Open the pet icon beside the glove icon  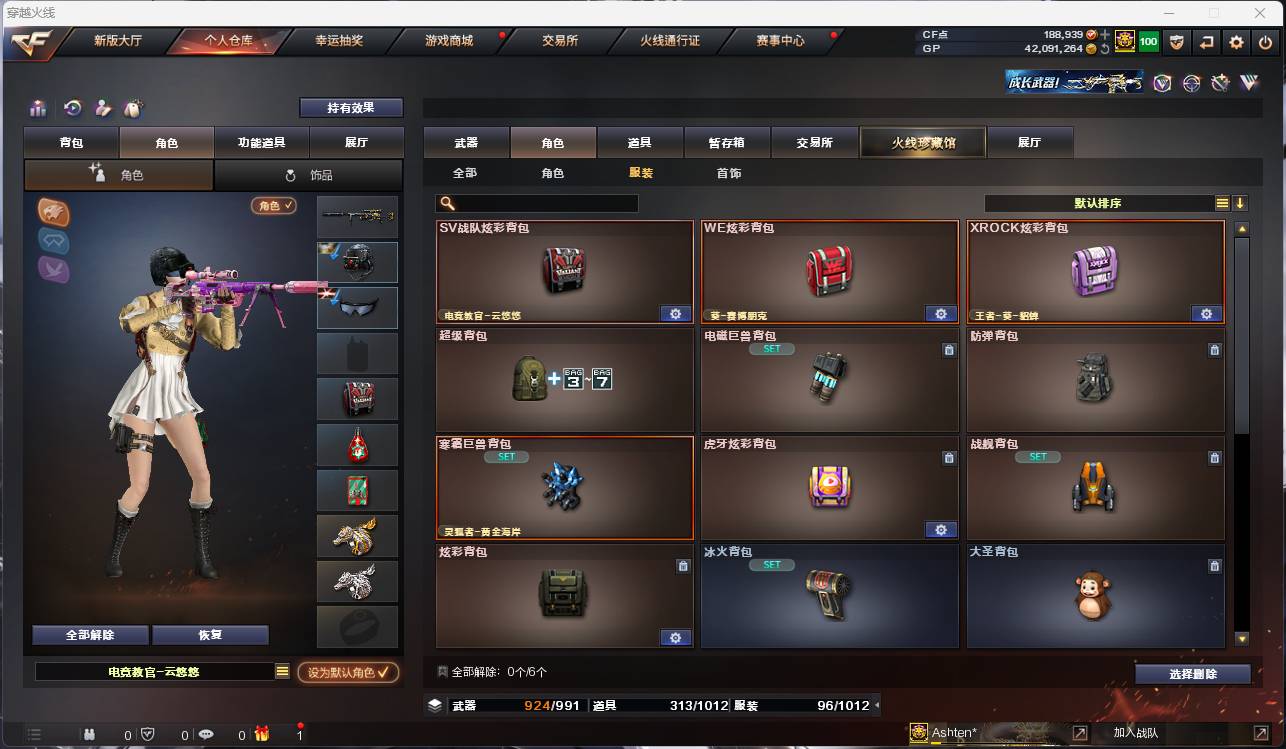(x=131, y=107)
